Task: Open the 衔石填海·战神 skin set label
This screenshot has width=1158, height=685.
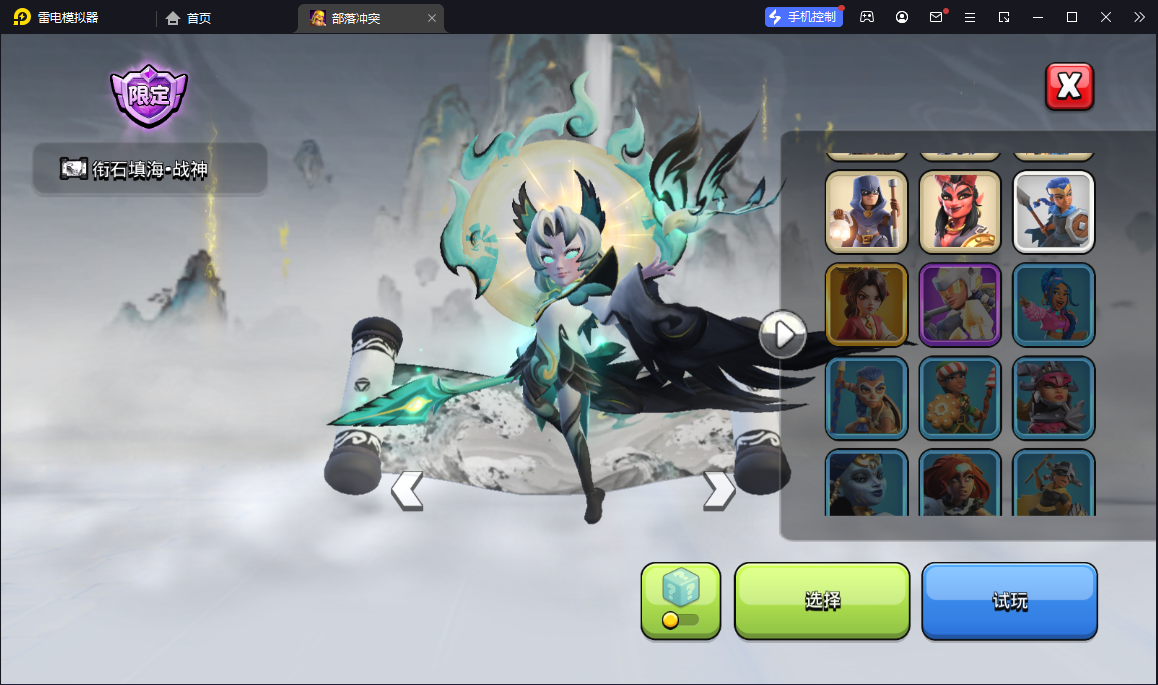Action: 150,169
